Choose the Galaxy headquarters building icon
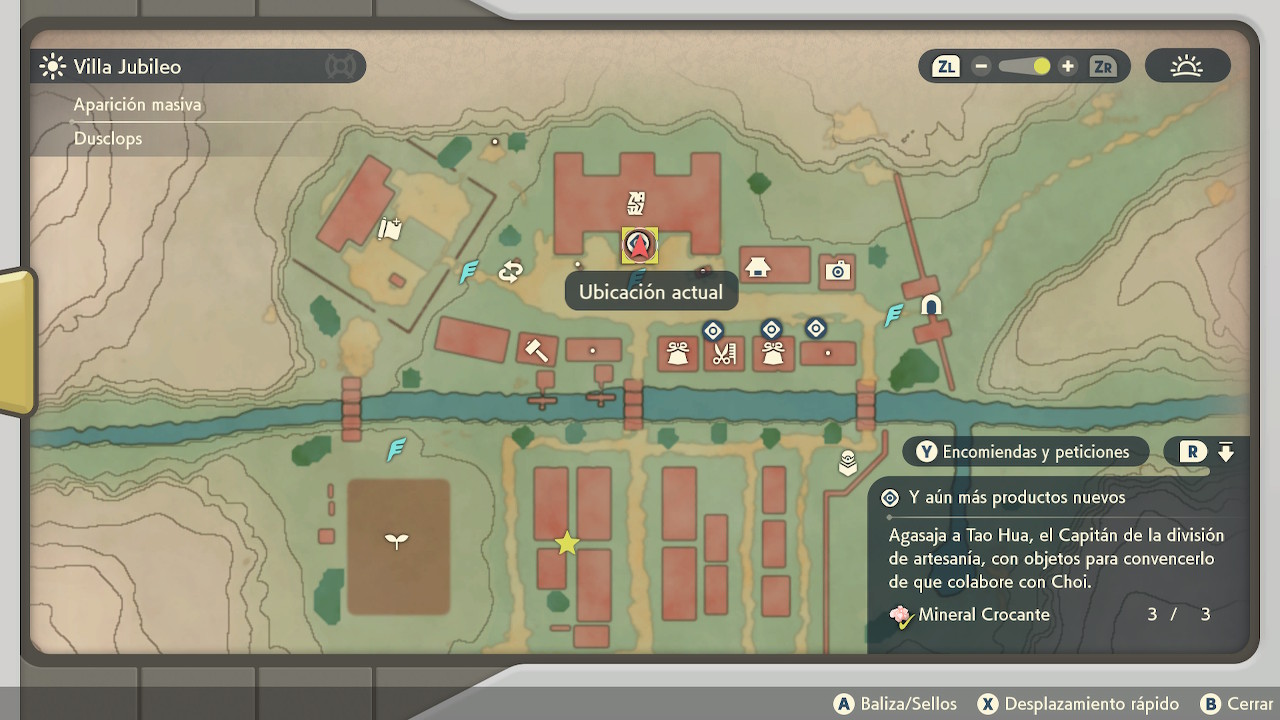 [x=636, y=203]
